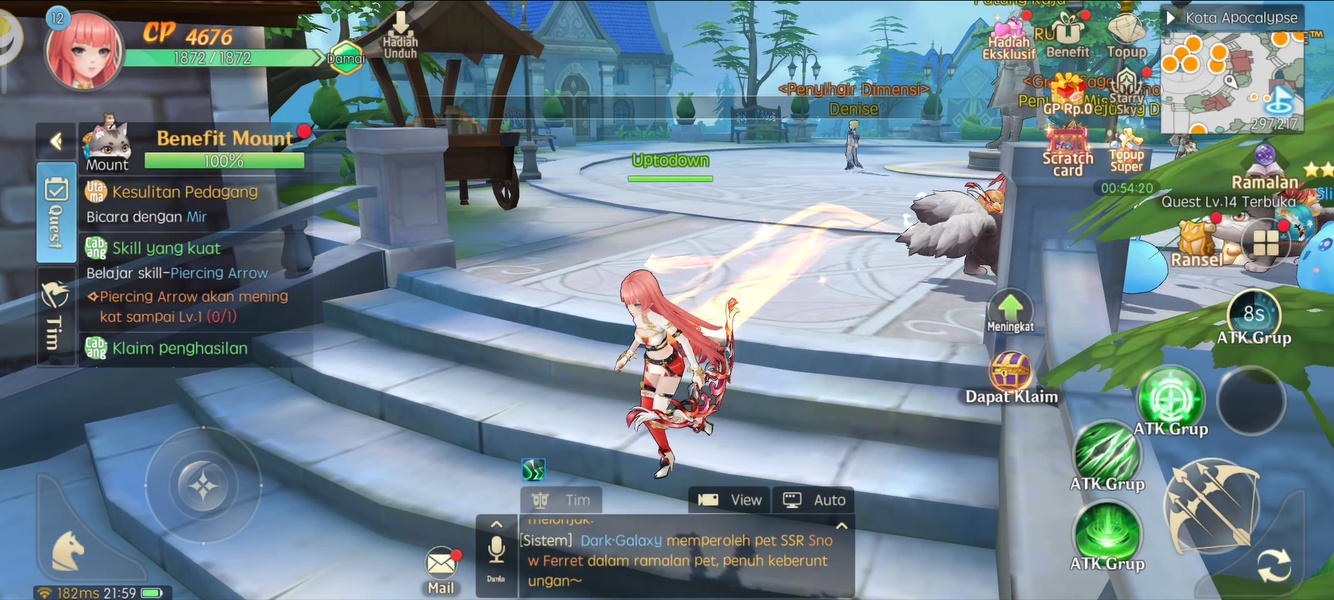Open the Mail envelope
Viewport: 1334px width, 600px height.
441,564
